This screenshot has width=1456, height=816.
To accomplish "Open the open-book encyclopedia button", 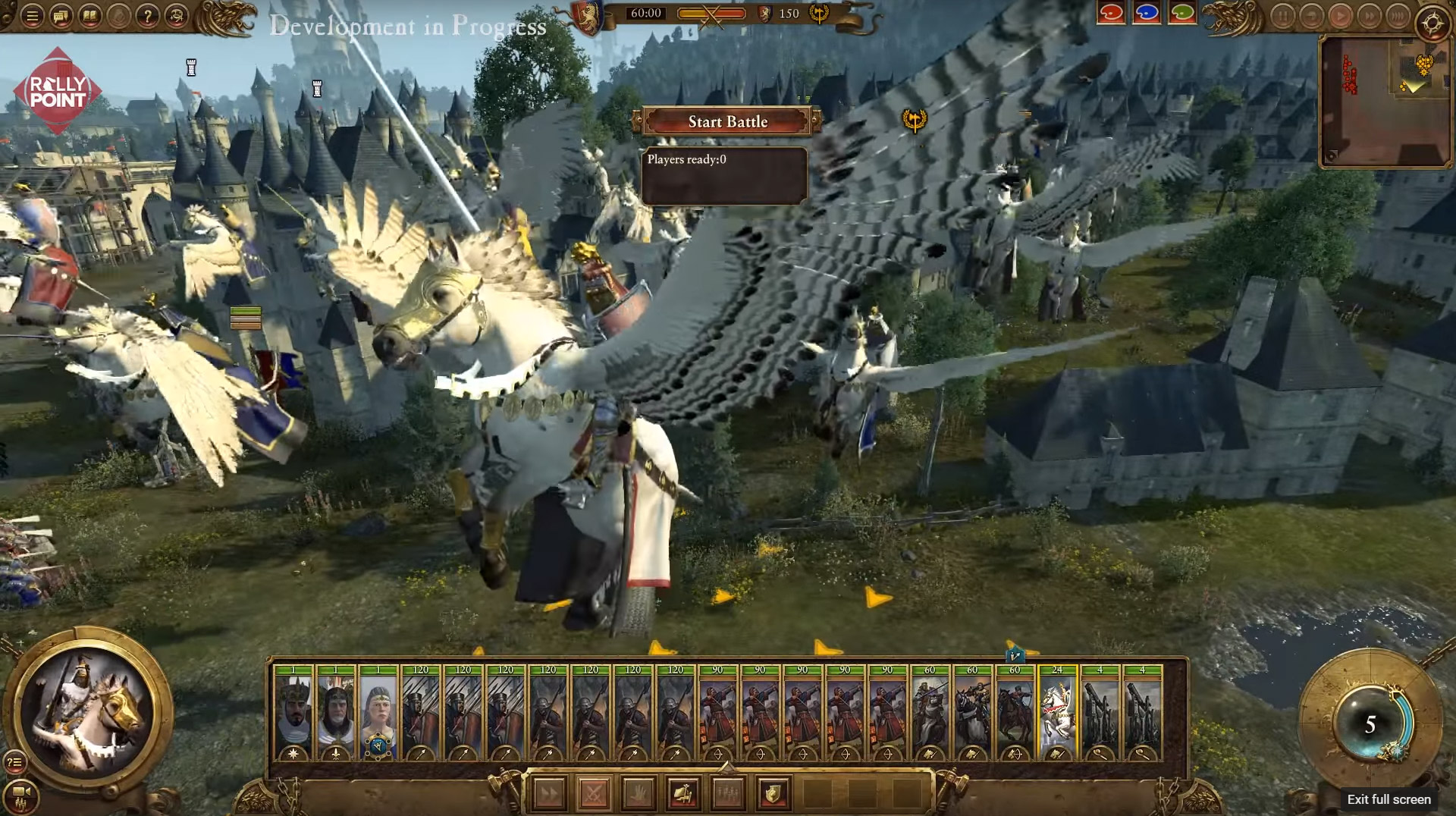I will 90,16.
